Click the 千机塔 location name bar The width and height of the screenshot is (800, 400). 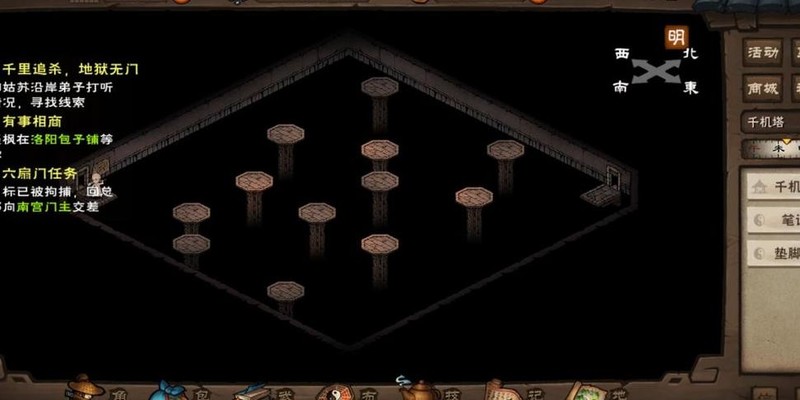(x=771, y=122)
